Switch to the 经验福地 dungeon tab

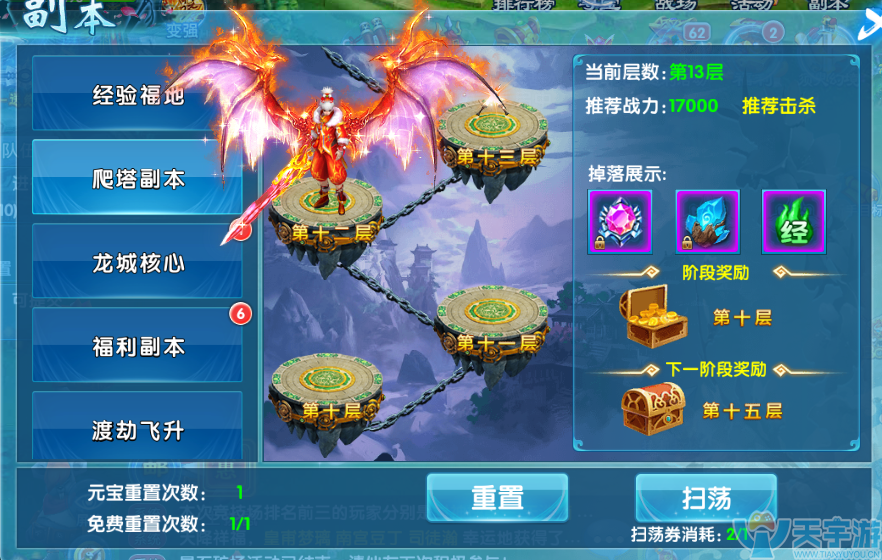coord(138,95)
